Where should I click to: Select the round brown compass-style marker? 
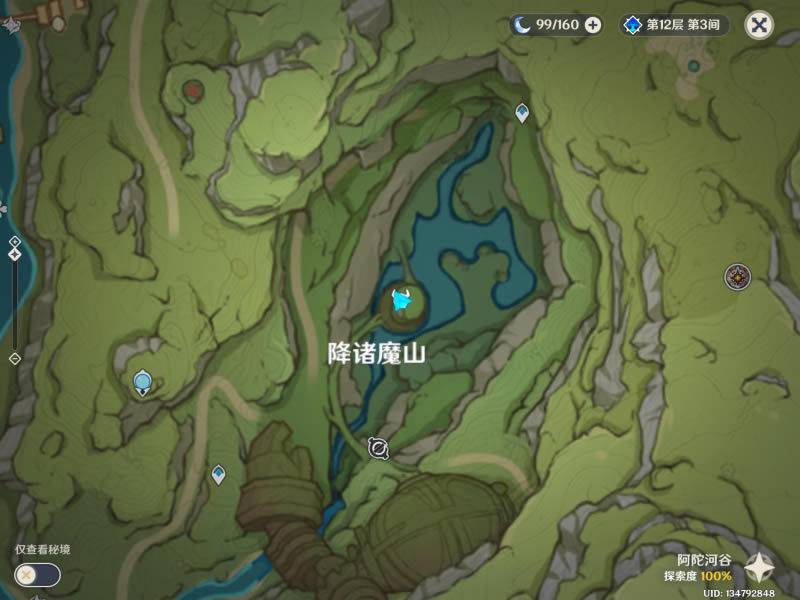click(738, 276)
